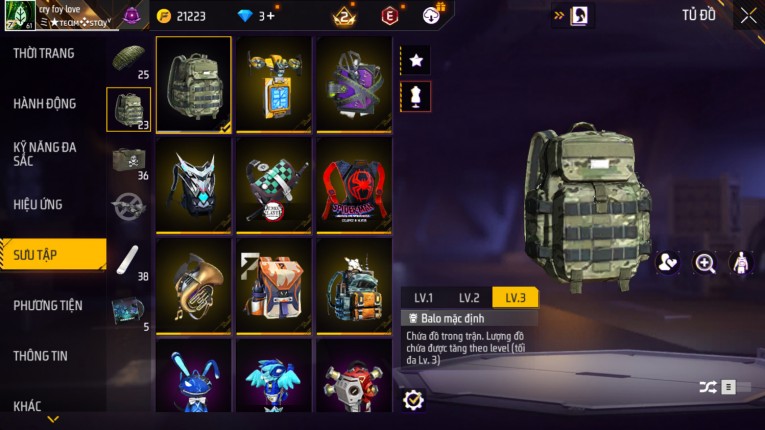Close the Tủ Đồ screen
This screenshot has width=765, height=430.
click(748, 15)
